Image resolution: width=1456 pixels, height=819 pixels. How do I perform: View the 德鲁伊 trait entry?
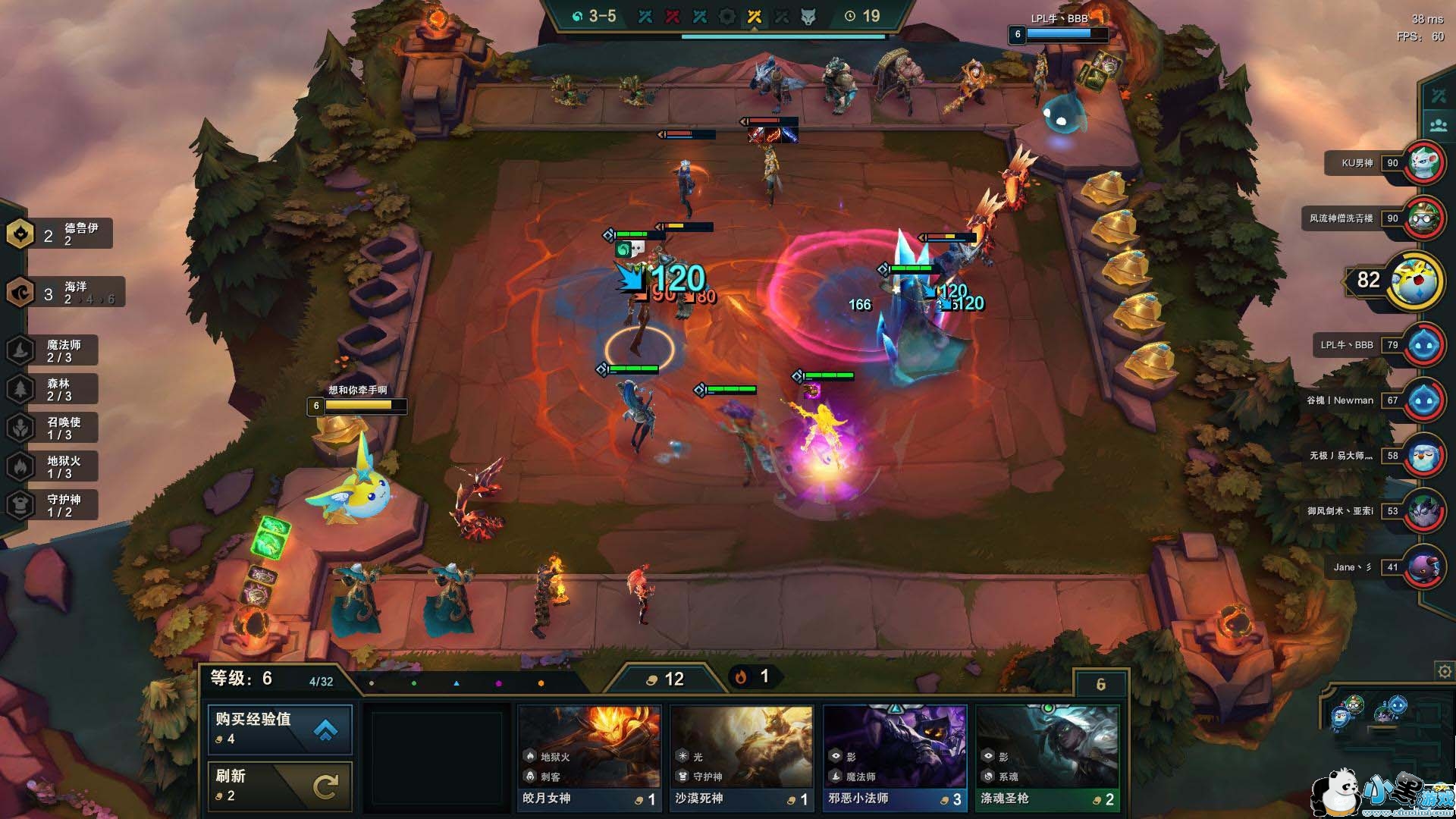[x=59, y=234]
